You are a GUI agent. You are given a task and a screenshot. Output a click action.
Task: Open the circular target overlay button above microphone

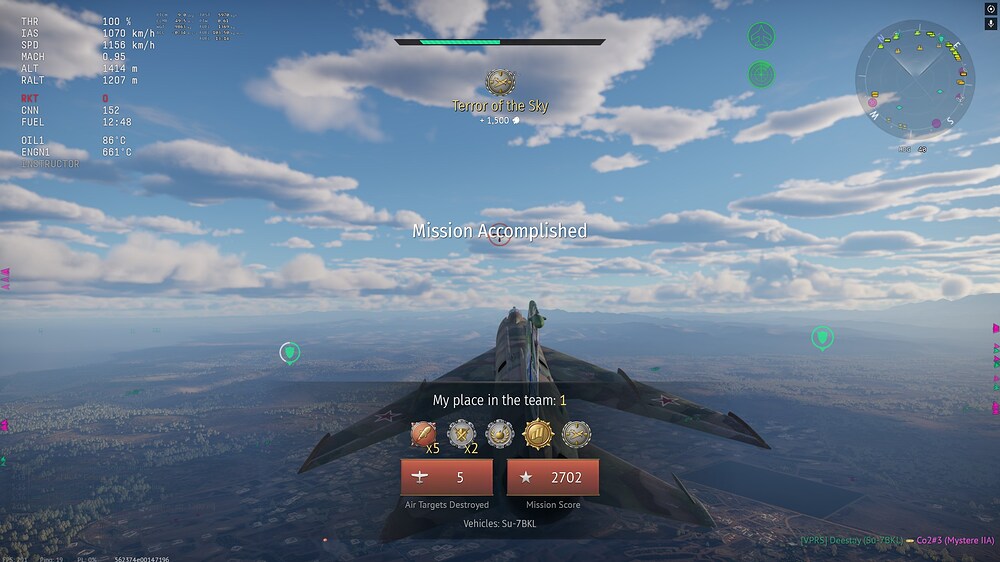pos(991,8)
